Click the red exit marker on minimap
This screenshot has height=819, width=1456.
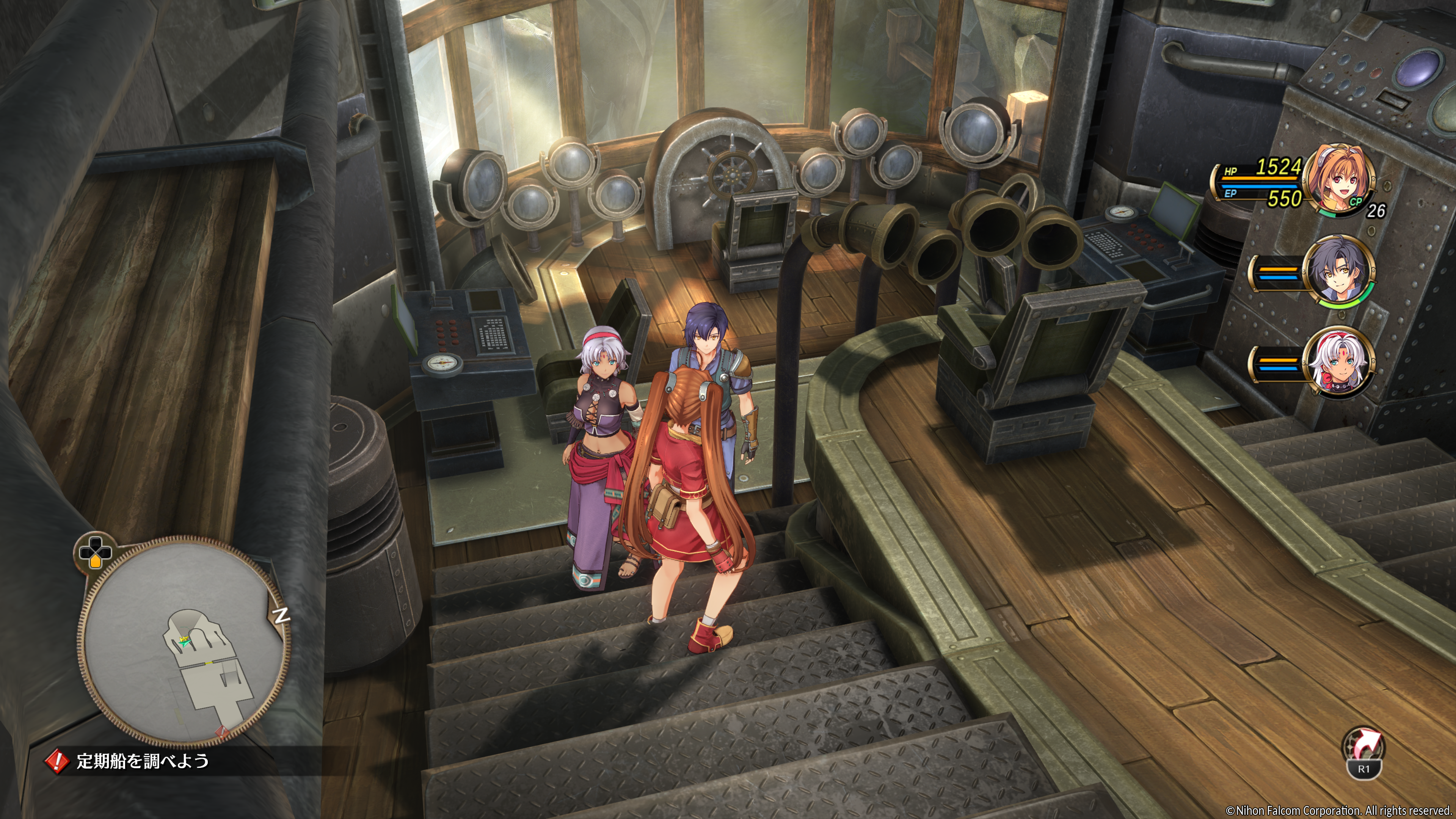(222, 733)
